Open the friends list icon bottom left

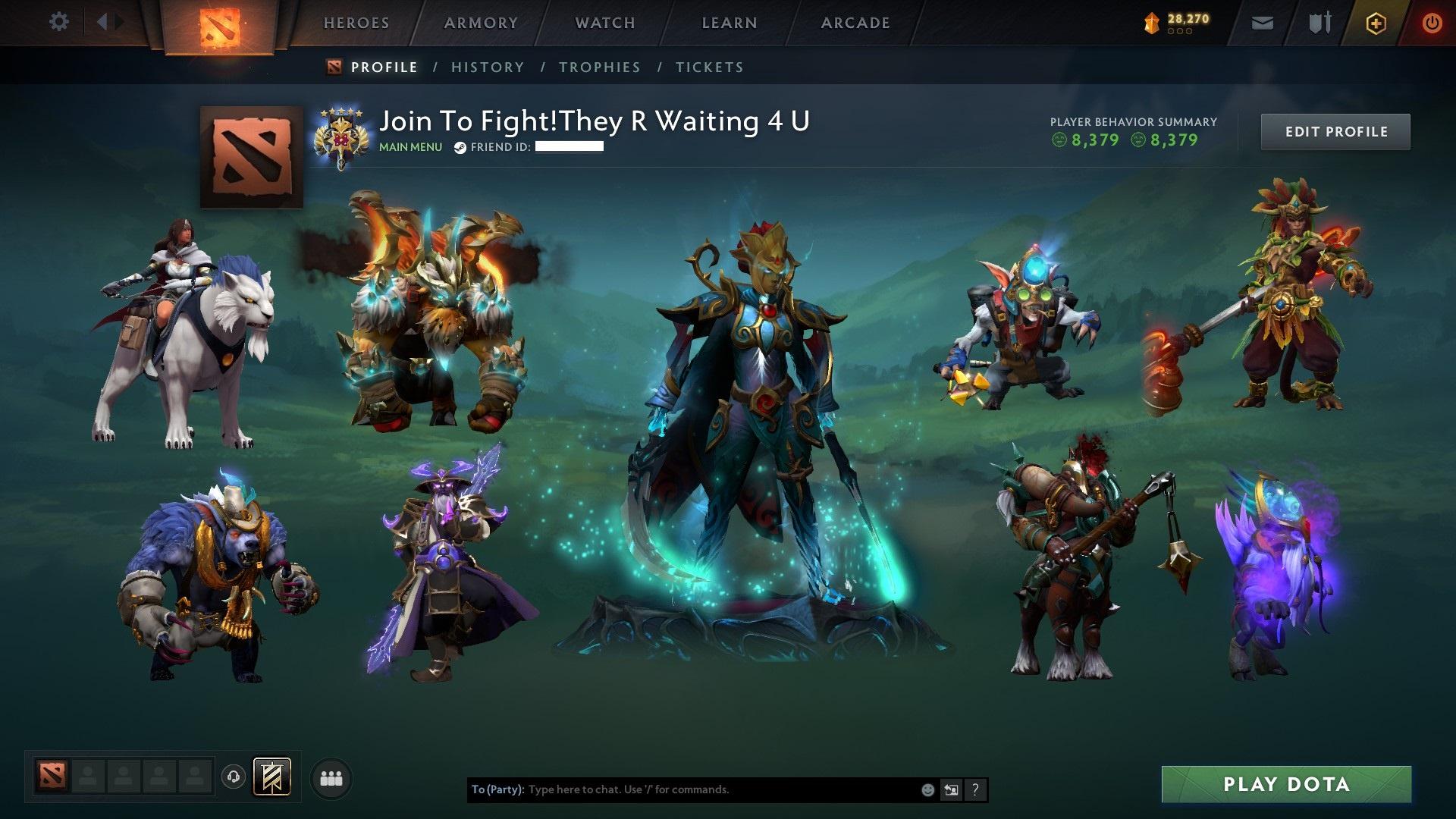[331, 778]
